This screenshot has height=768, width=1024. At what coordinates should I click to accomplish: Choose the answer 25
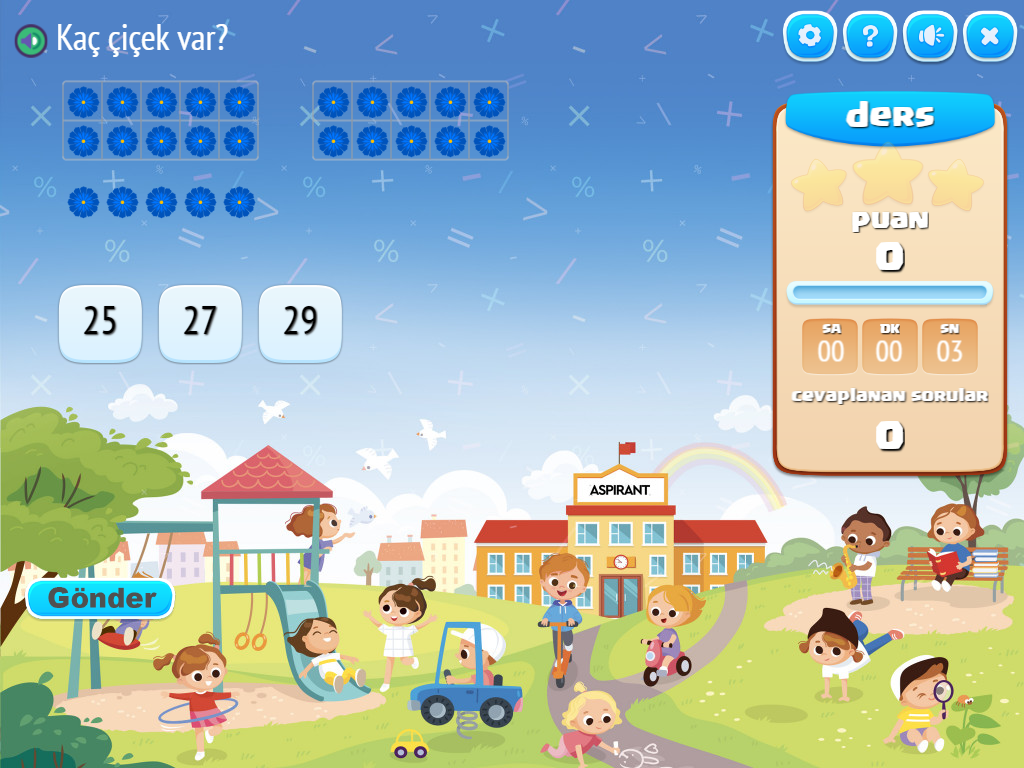100,322
